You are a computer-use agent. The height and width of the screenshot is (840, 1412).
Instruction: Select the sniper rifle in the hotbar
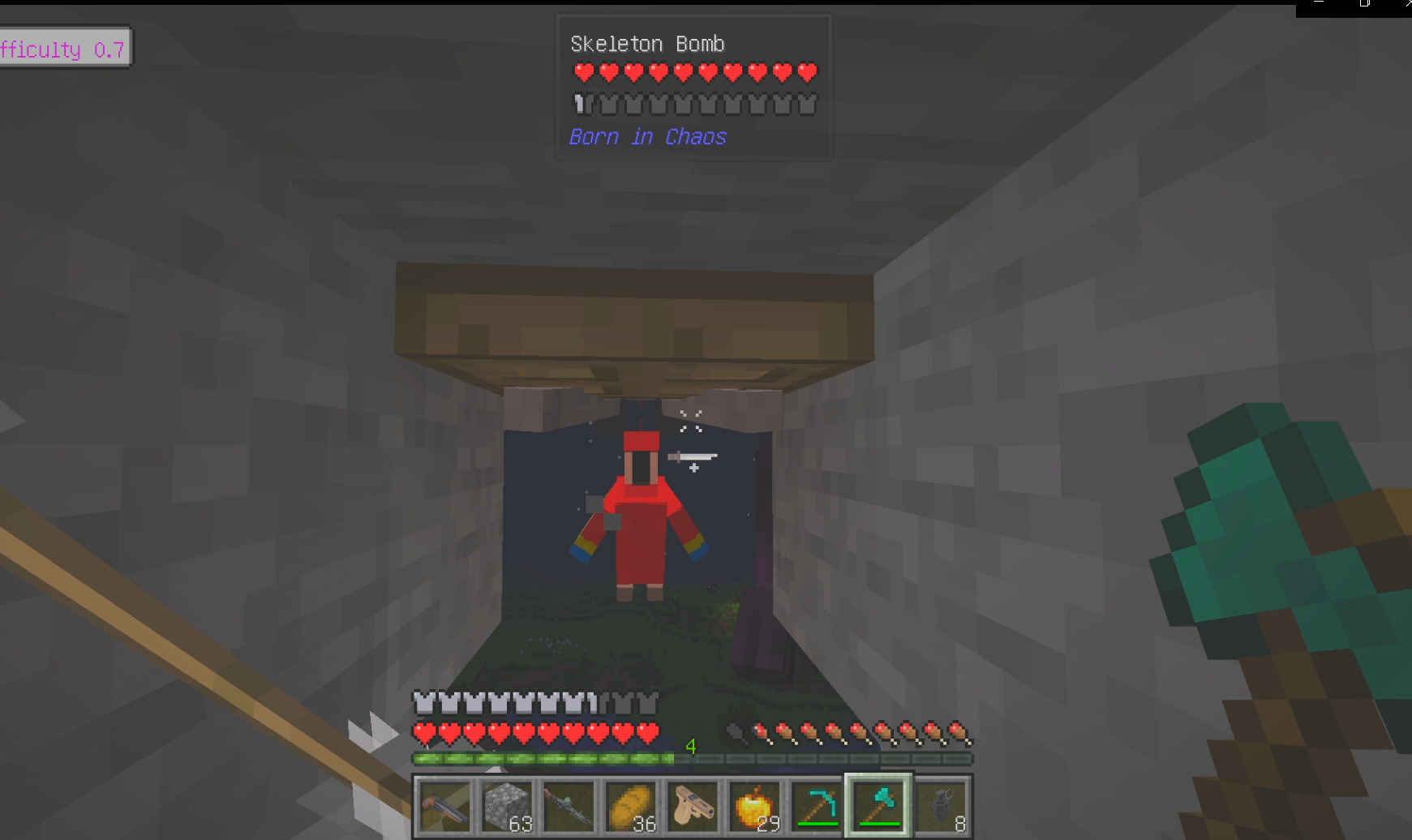pyautogui.click(x=569, y=807)
